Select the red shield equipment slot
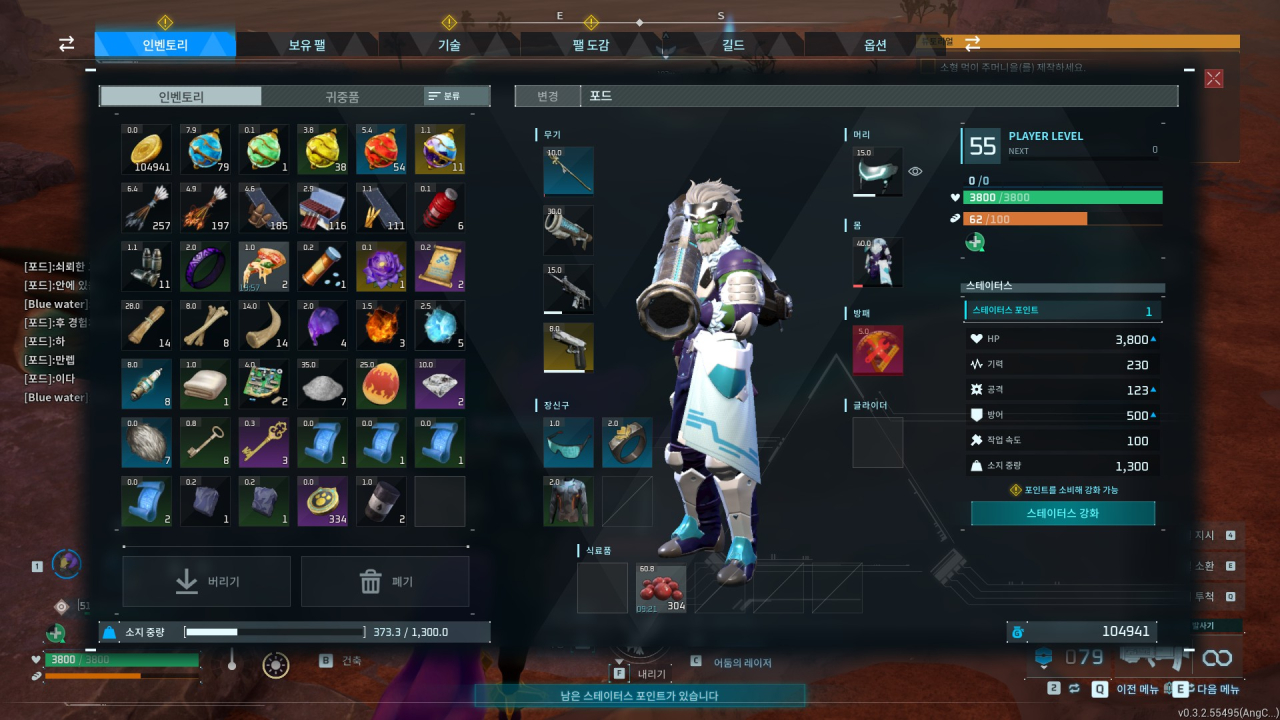 (x=878, y=350)
